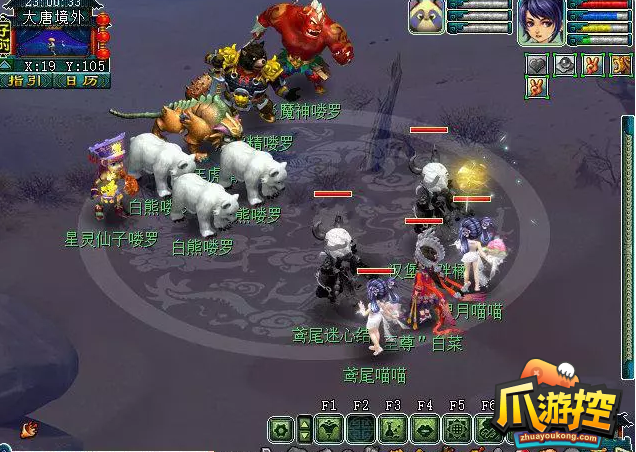Activate the F2 hotbar slot
This screenshot has height=452, width=636.
[361, 429]
